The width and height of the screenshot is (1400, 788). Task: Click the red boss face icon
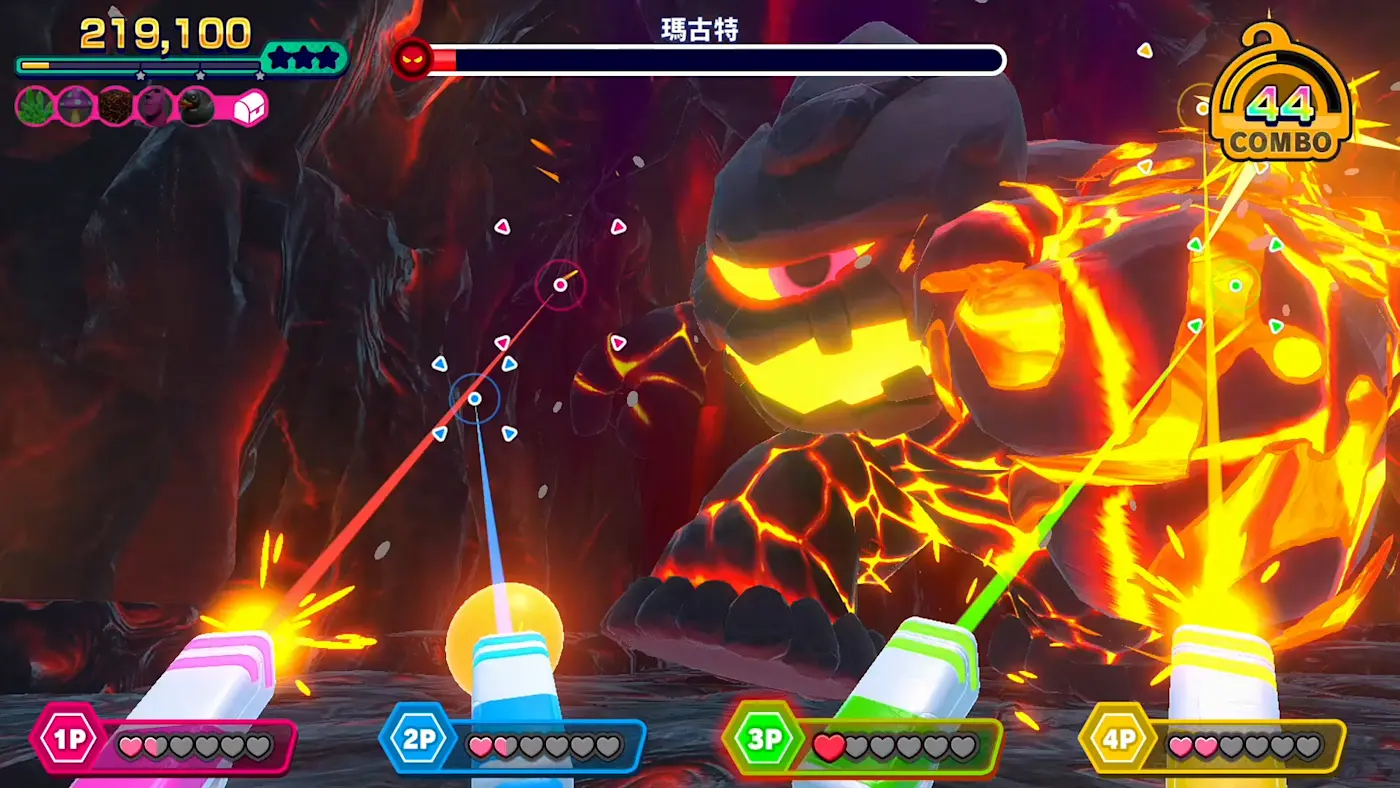point(412,59)
